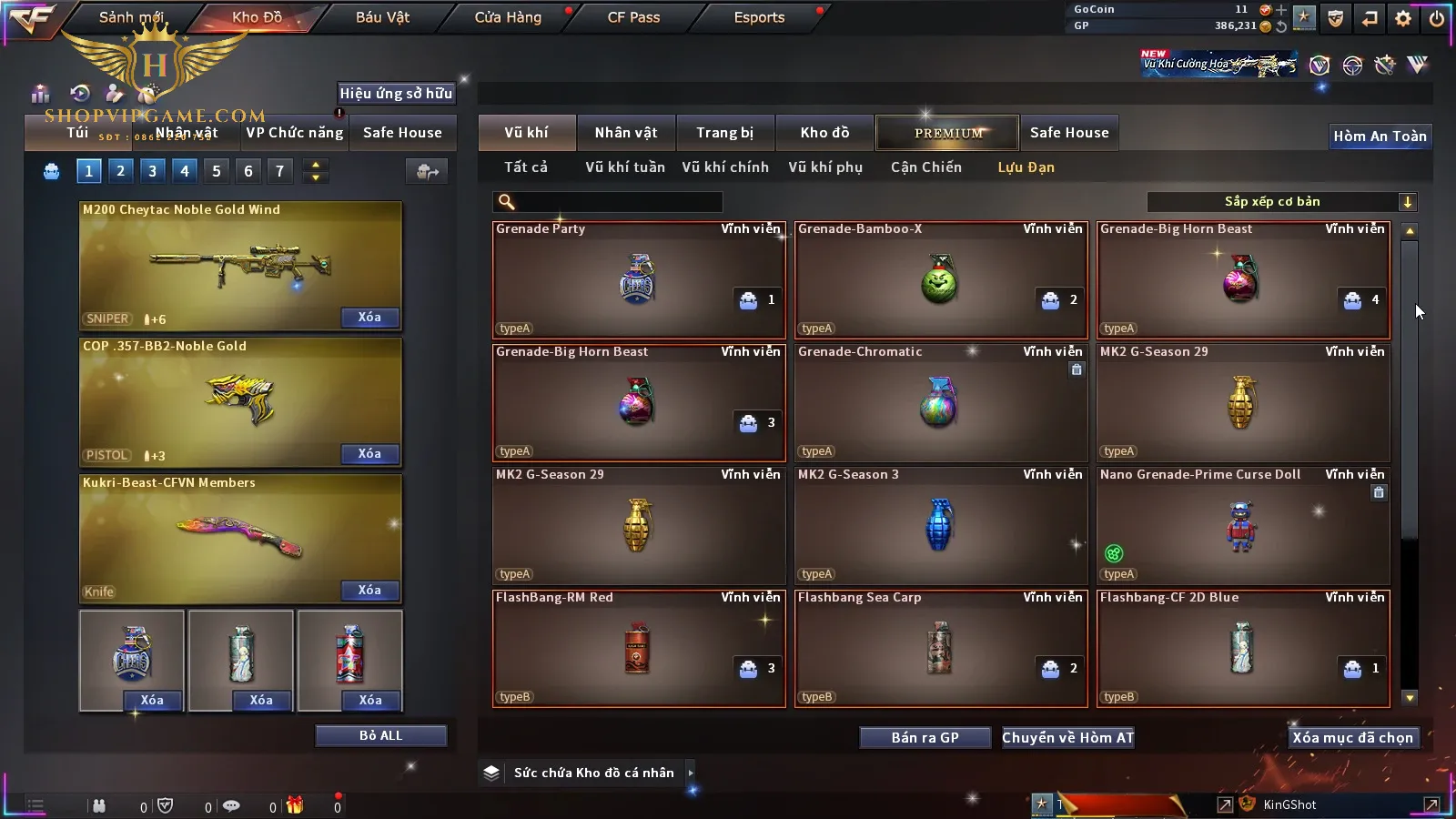Select Nano Grenade-Prime Curse Doll
The width and height of the screenshot is (1456, 819).
point(1242,526)
